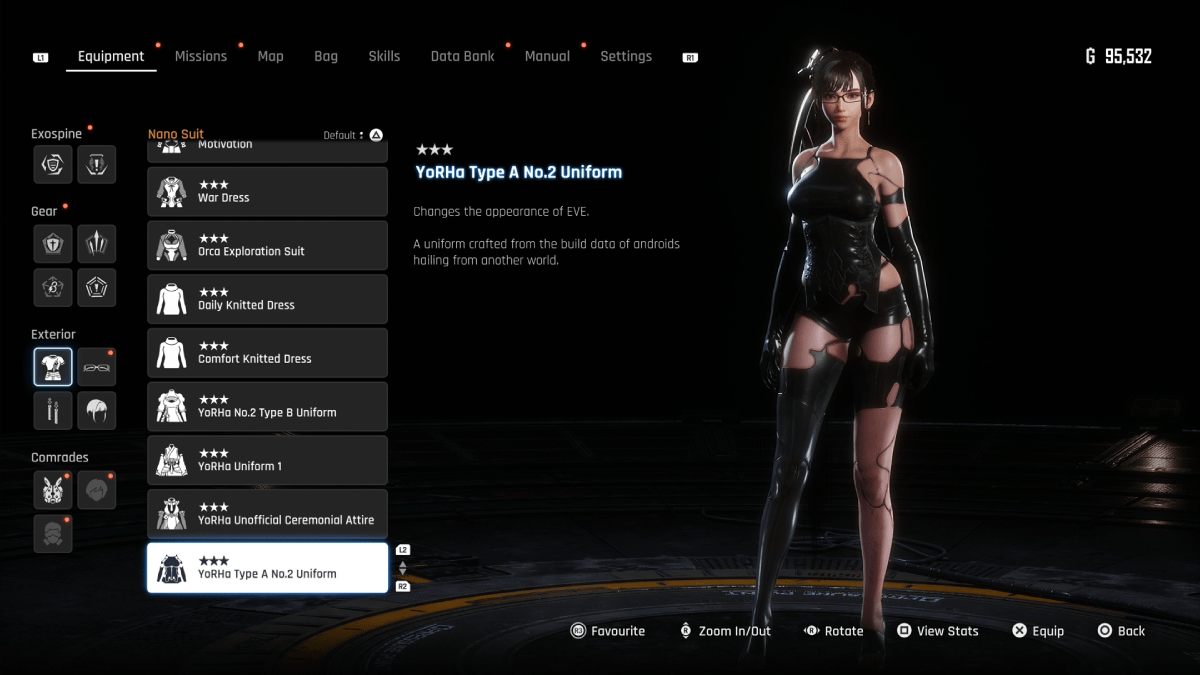
Task: Open the glasses exterior slot
Action: [x=97, y=367]
